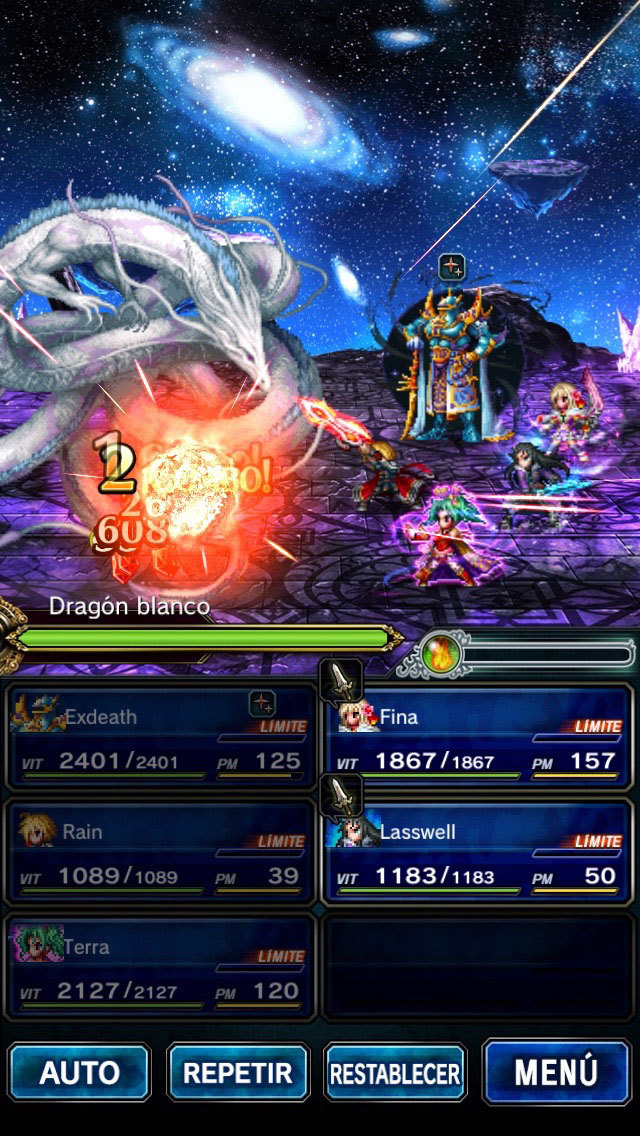Select Exdeath's unit panel
The height and width of the screenshot is (1136, 640).
(160, 738)
